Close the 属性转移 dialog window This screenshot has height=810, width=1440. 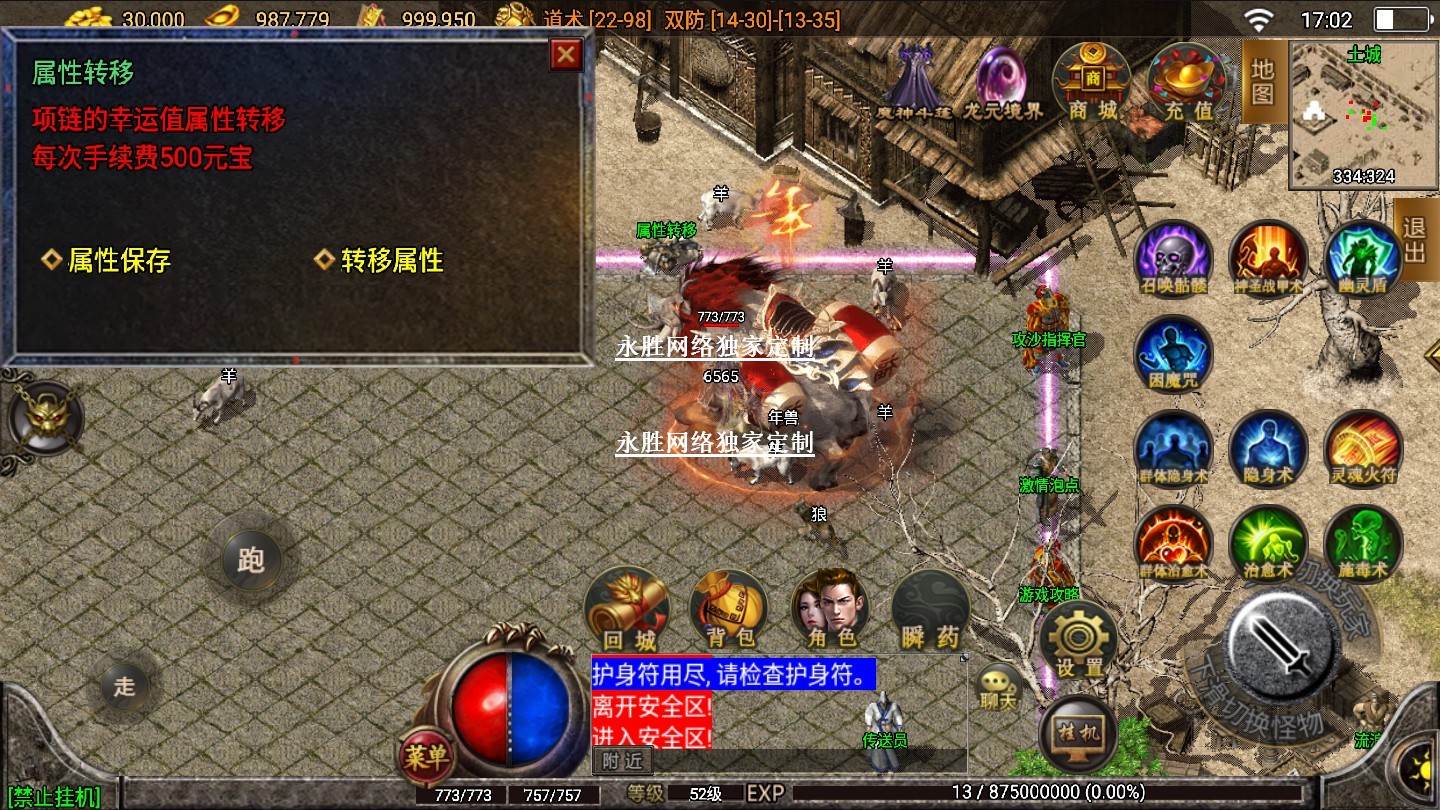[x=566, y=54]
